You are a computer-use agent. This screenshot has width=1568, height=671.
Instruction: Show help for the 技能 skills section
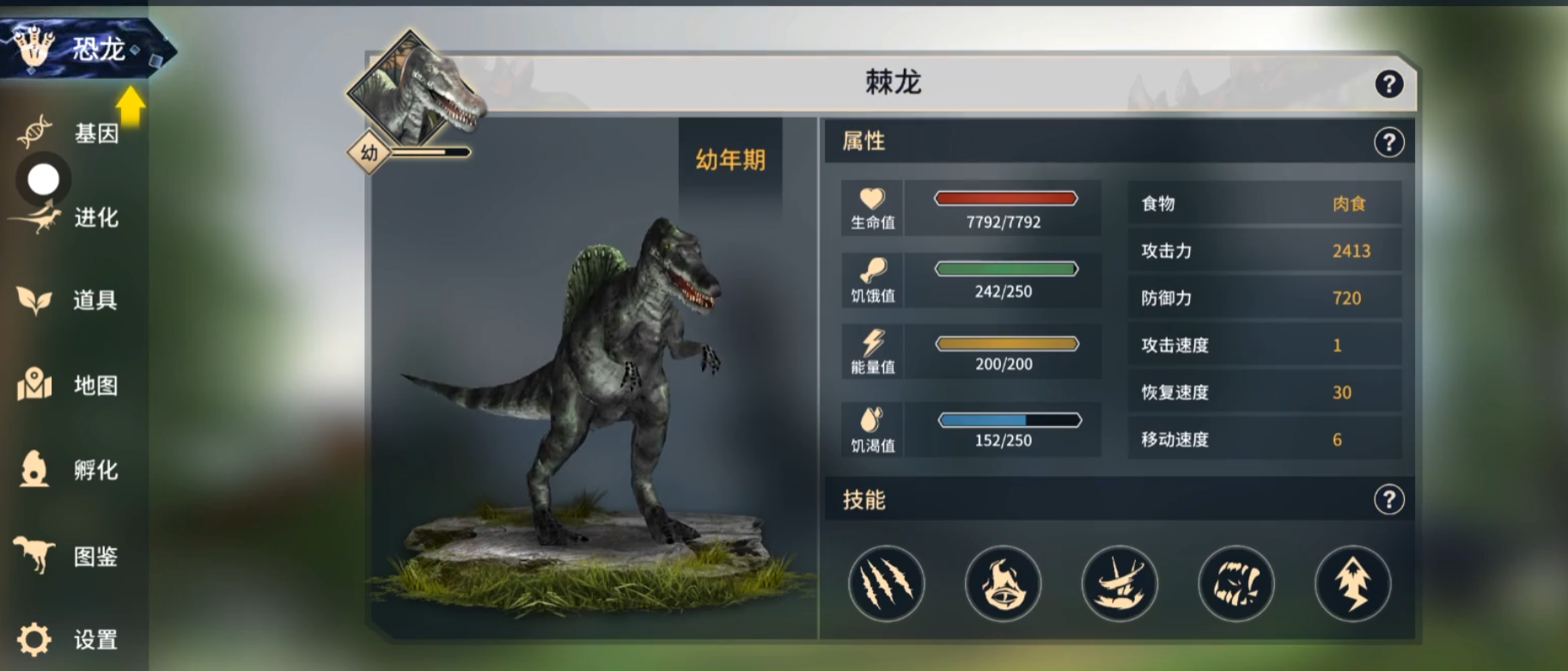click(x=1388, y=499)
